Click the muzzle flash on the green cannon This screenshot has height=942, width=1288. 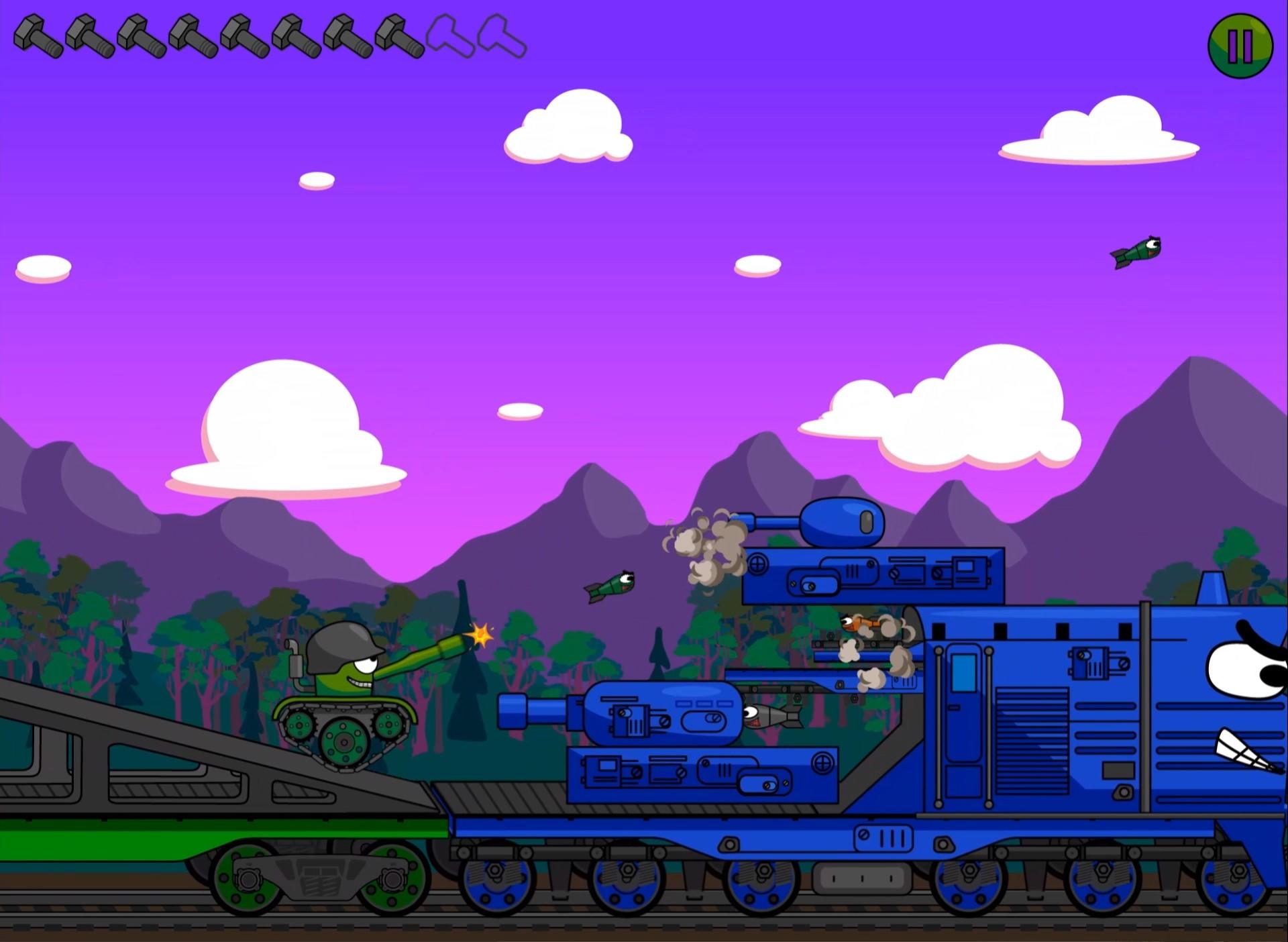tap(482, 633)
